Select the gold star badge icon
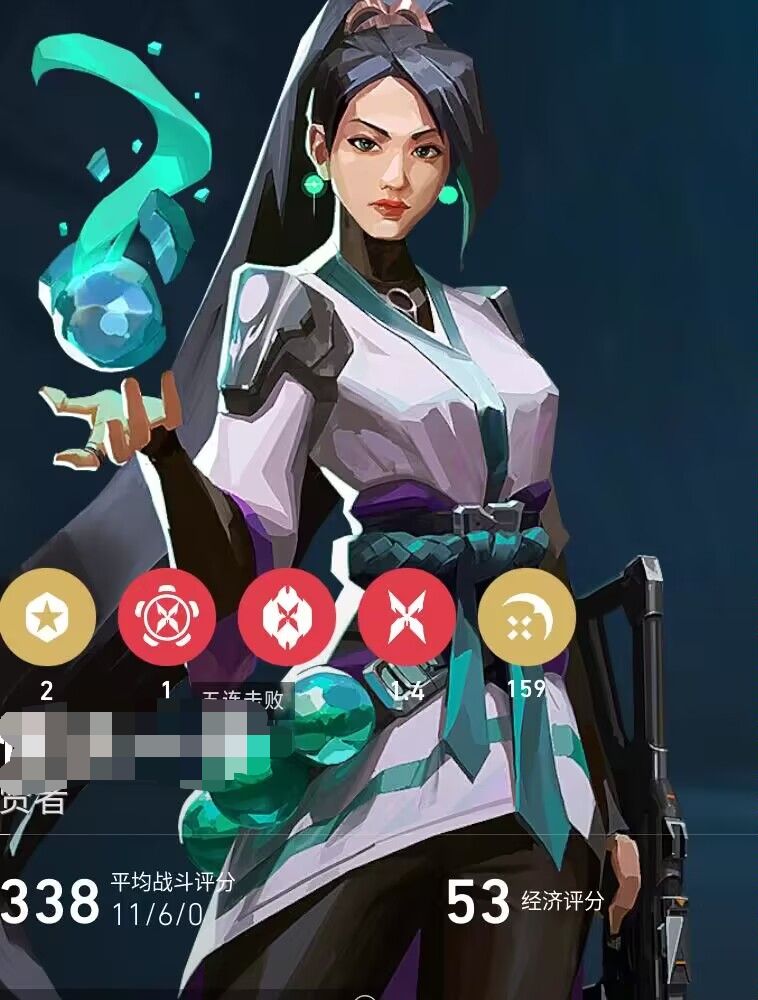This screenshot has height=1000, width=758. click(x=46, y=617)
